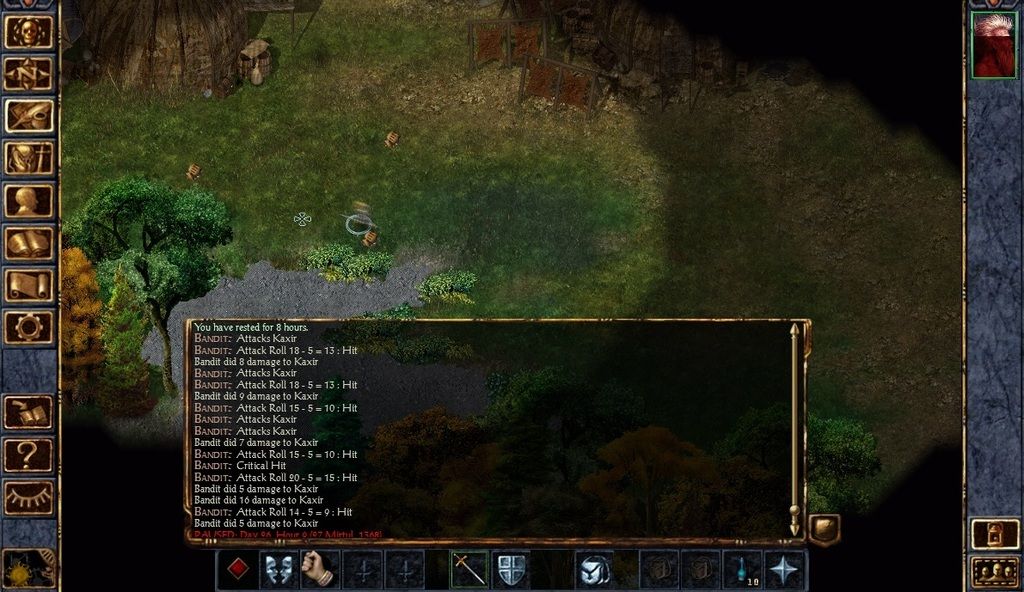Use the blue potion quick item
This screenshot has width=1024, height=592.
point(743,569)
